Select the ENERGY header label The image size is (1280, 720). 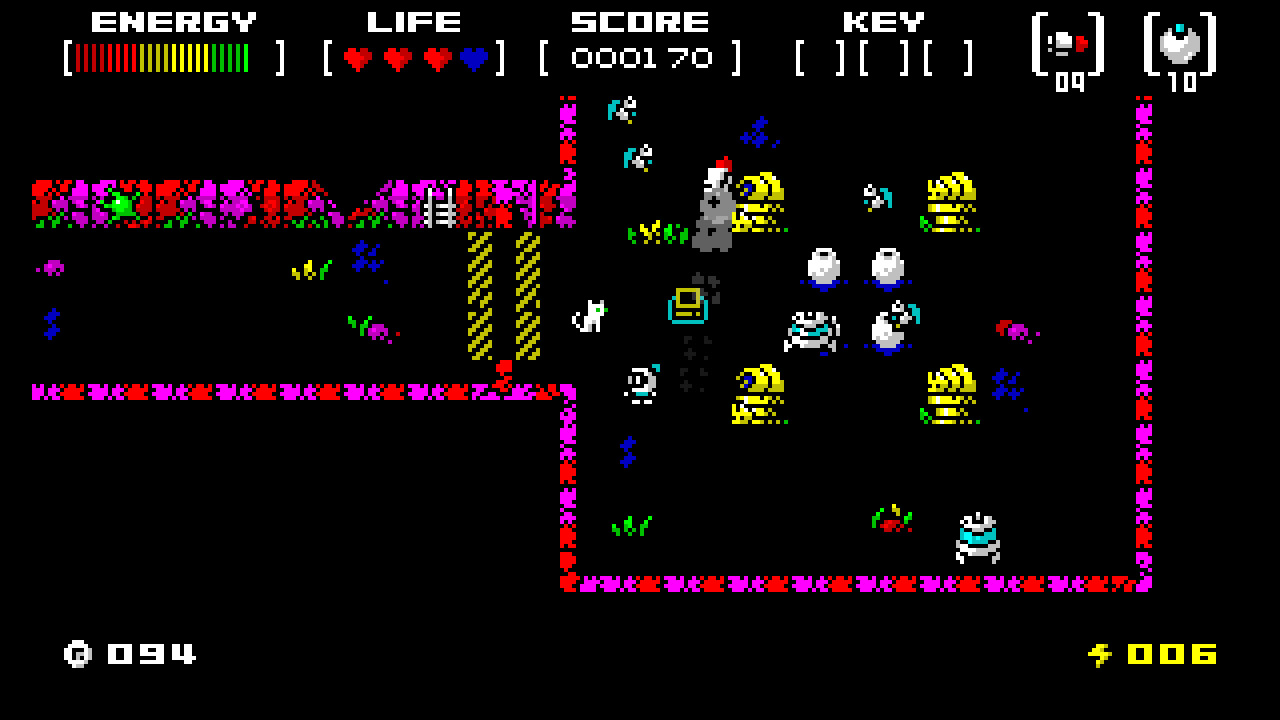174,20
